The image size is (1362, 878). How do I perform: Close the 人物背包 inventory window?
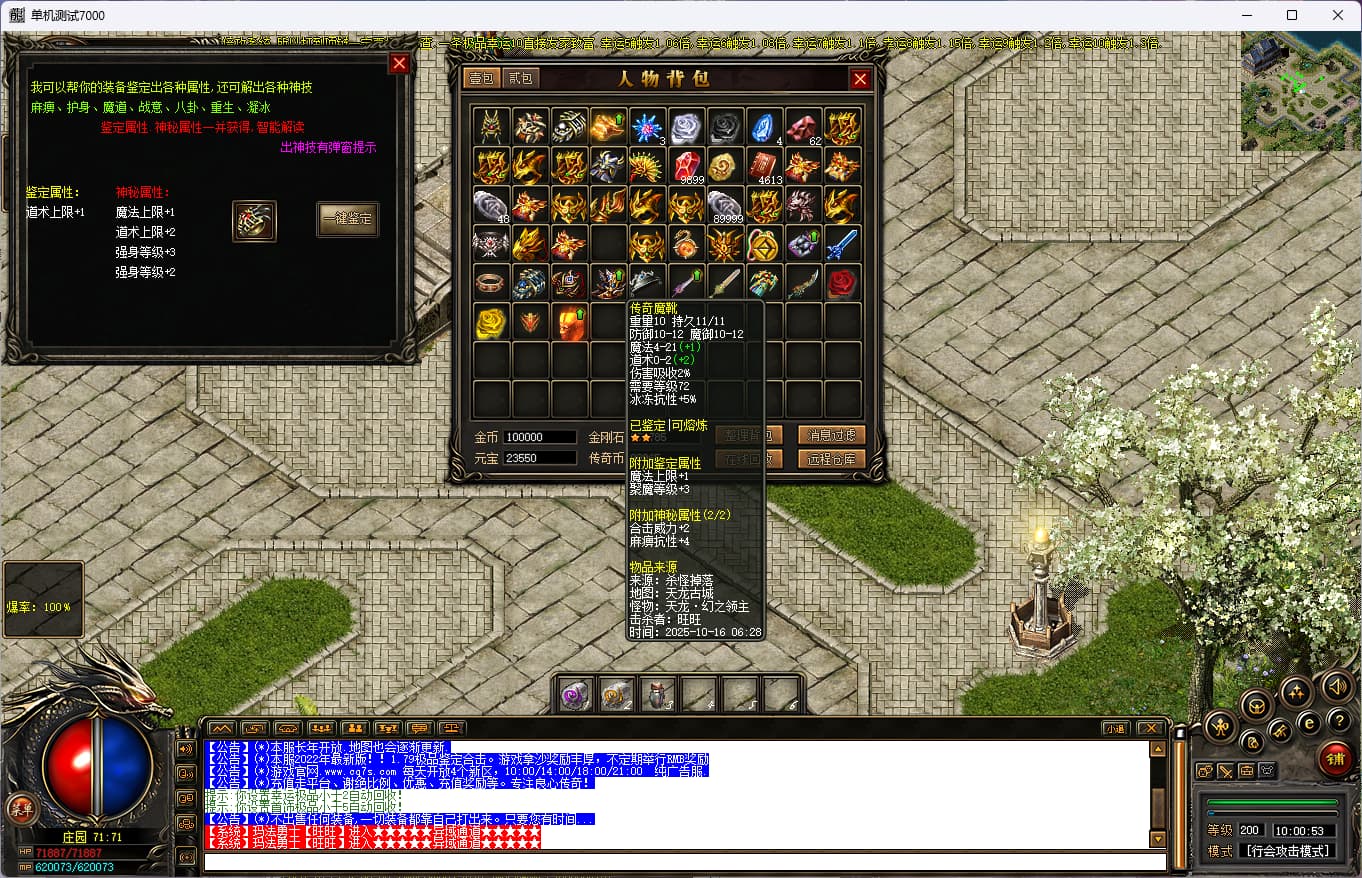pos(860,79)
